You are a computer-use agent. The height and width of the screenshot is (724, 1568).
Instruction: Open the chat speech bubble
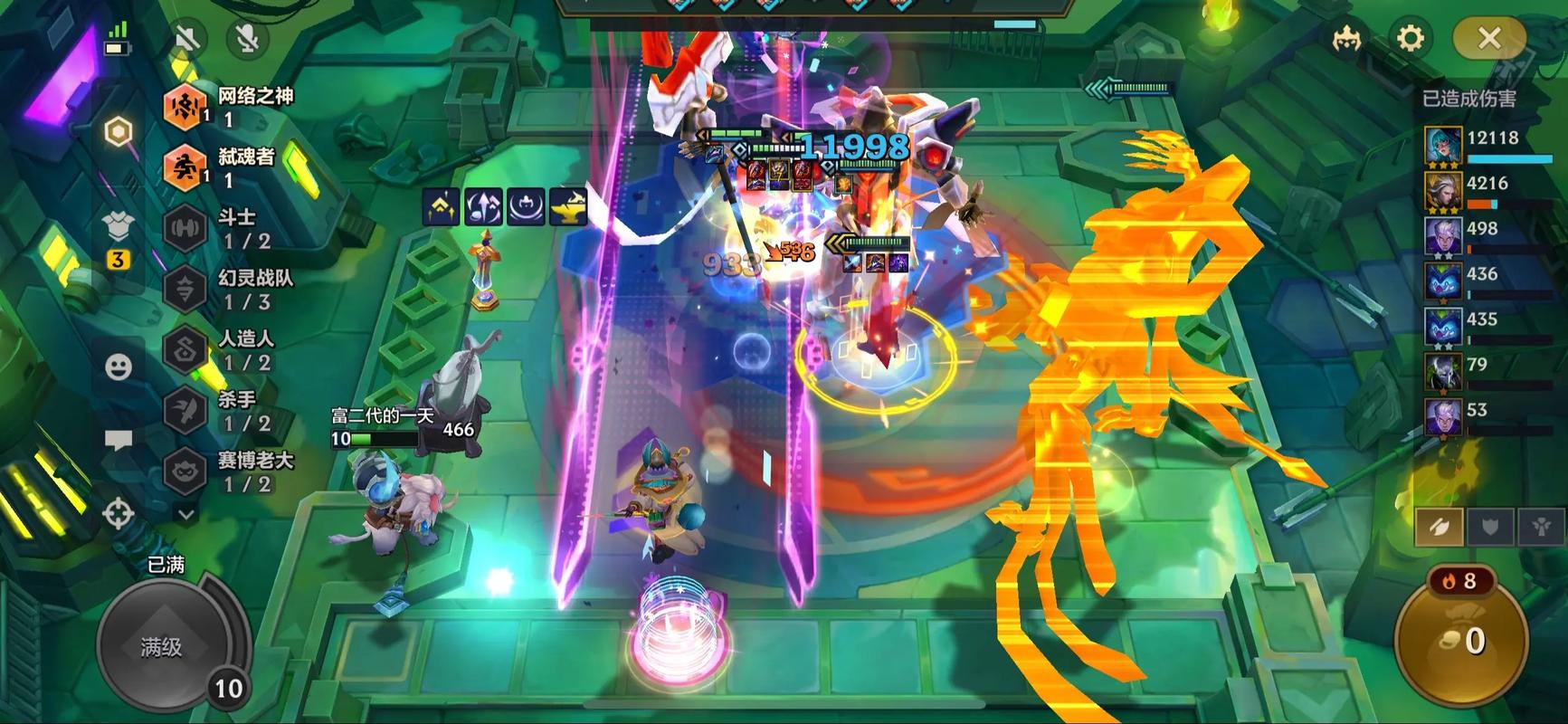[x=119, y=441]
